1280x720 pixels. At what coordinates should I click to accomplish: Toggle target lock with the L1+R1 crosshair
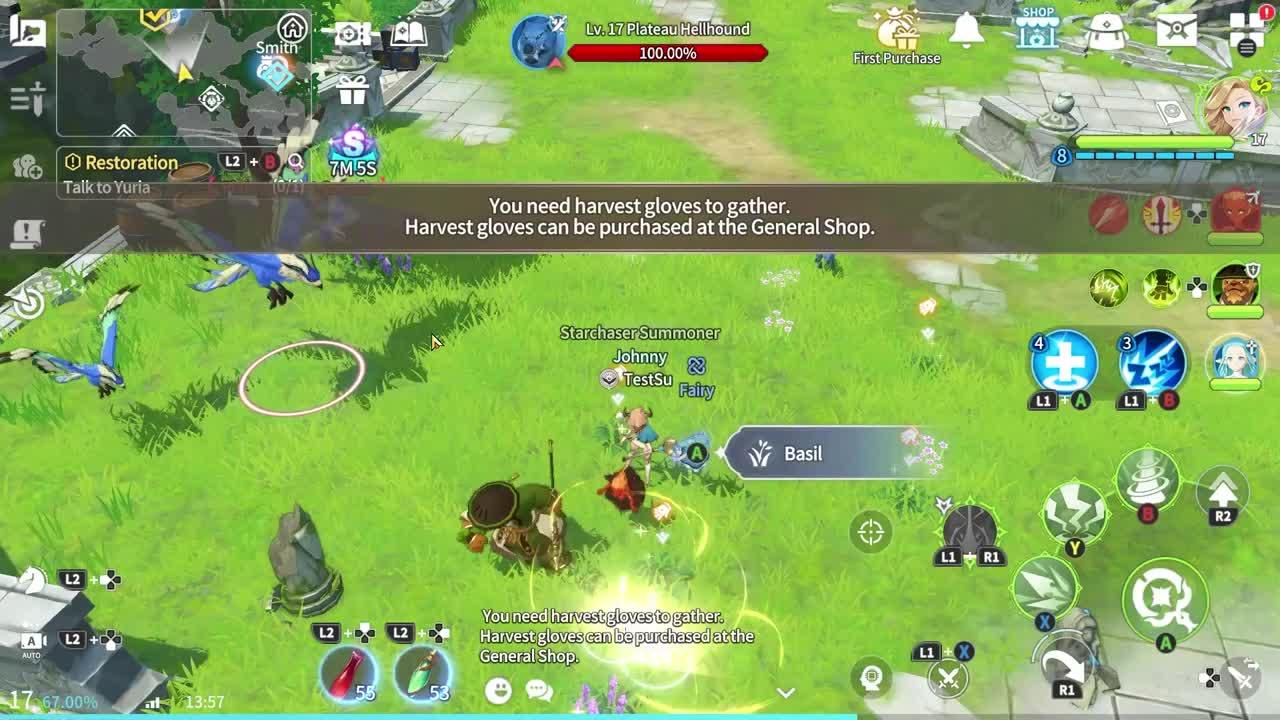click(869, 533)
